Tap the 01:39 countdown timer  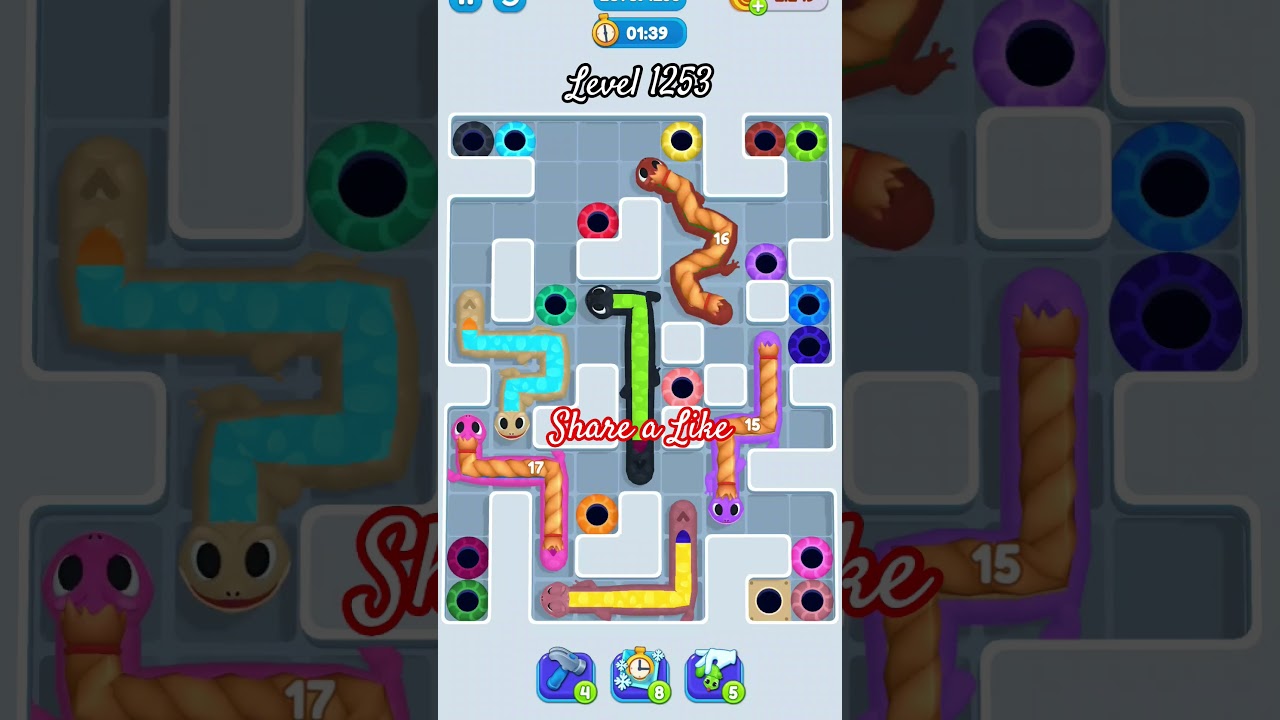click(x=648, y=32)
